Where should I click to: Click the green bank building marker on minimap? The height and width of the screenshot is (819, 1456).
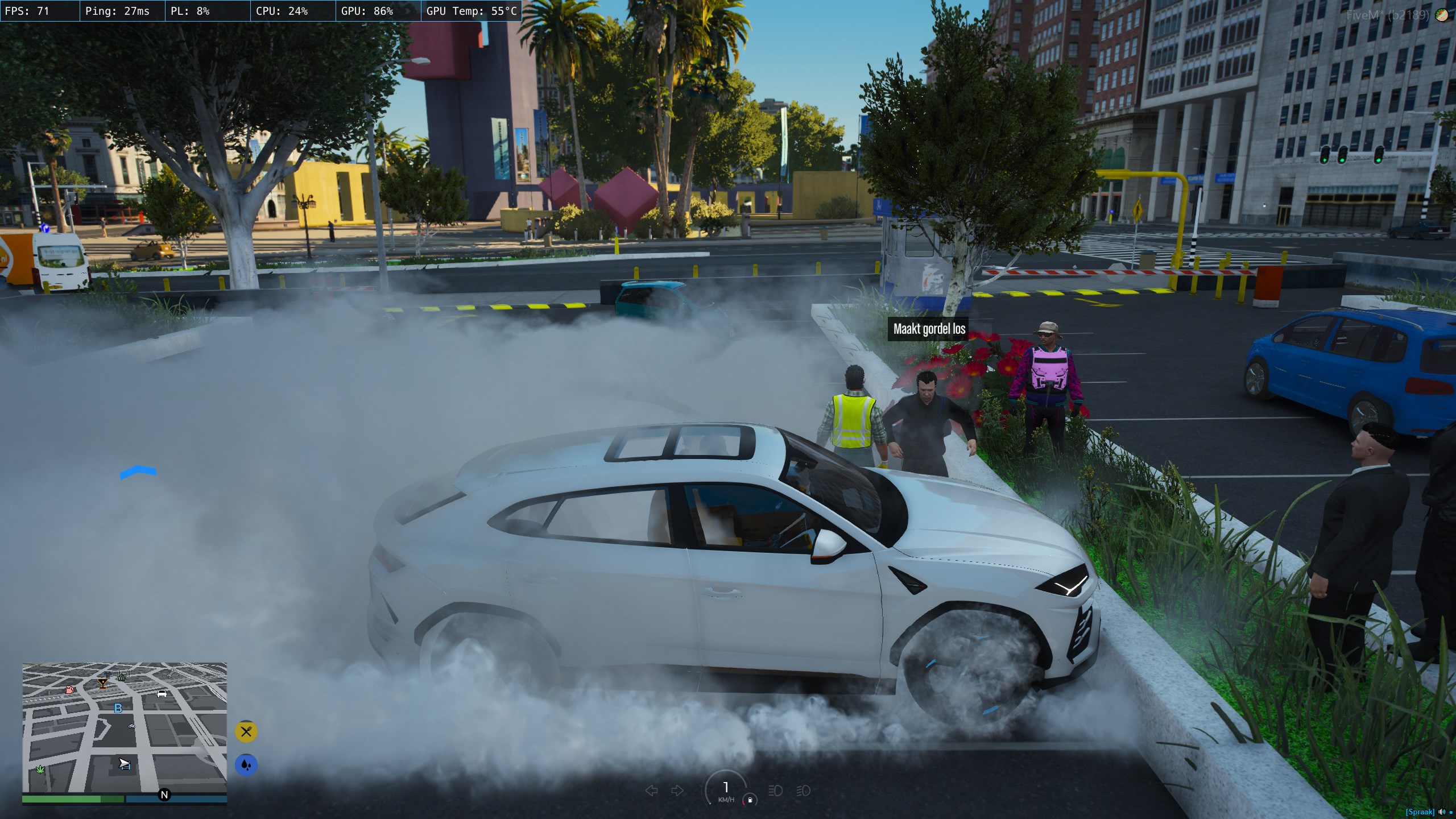pos(122,676)
